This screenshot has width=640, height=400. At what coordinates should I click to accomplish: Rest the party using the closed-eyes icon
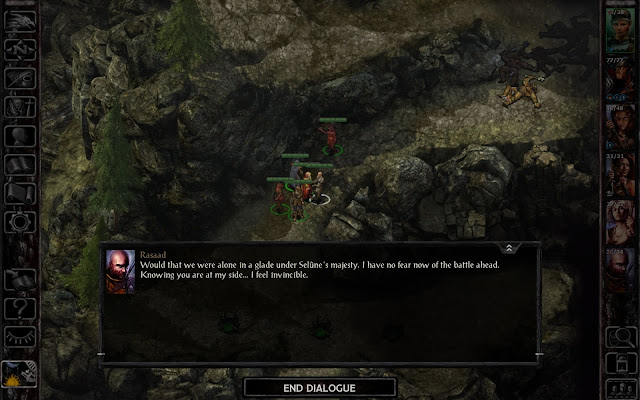point(20,336)
